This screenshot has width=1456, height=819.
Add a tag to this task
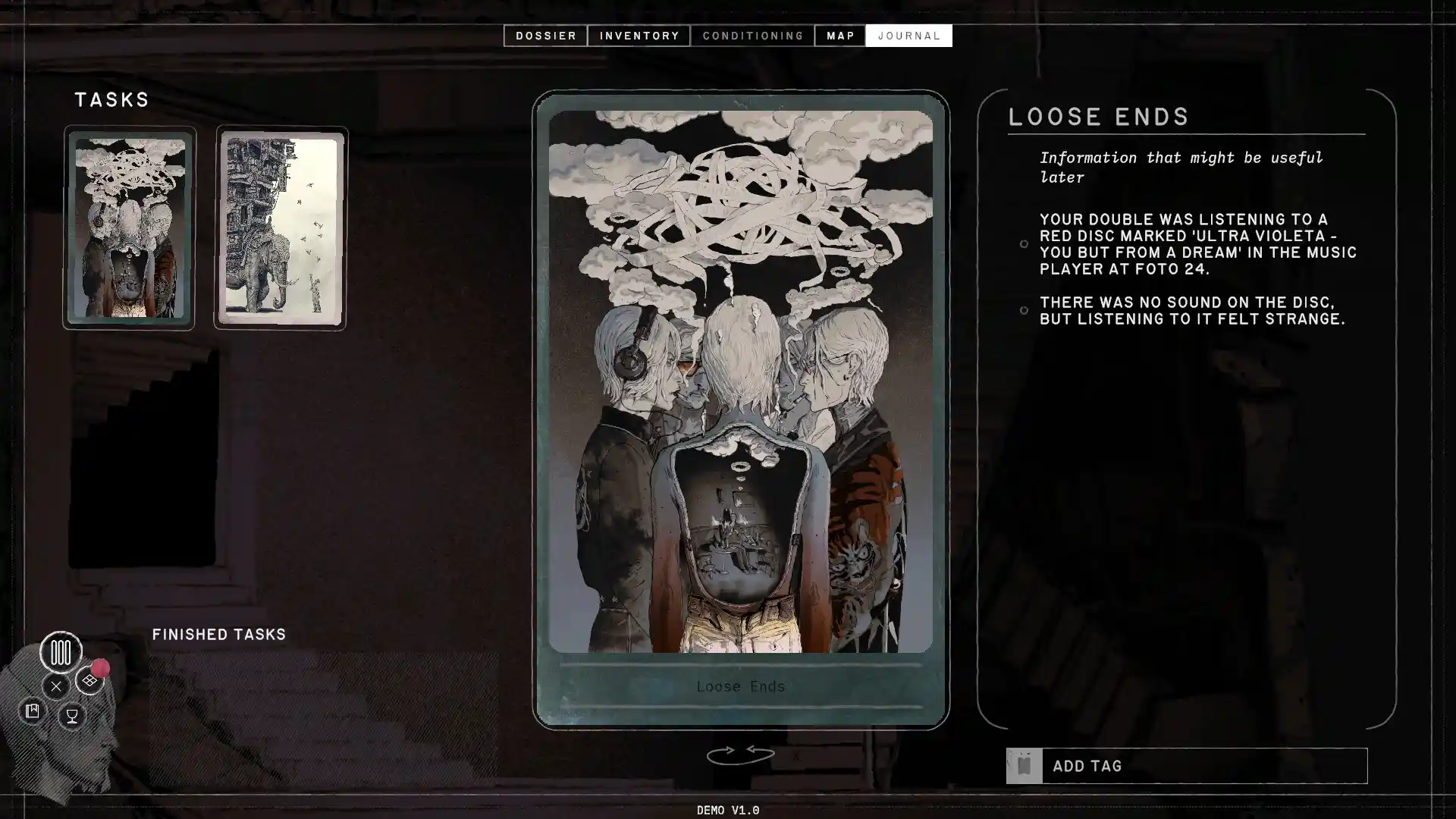pyautogui.click(x=1186, y=766)
